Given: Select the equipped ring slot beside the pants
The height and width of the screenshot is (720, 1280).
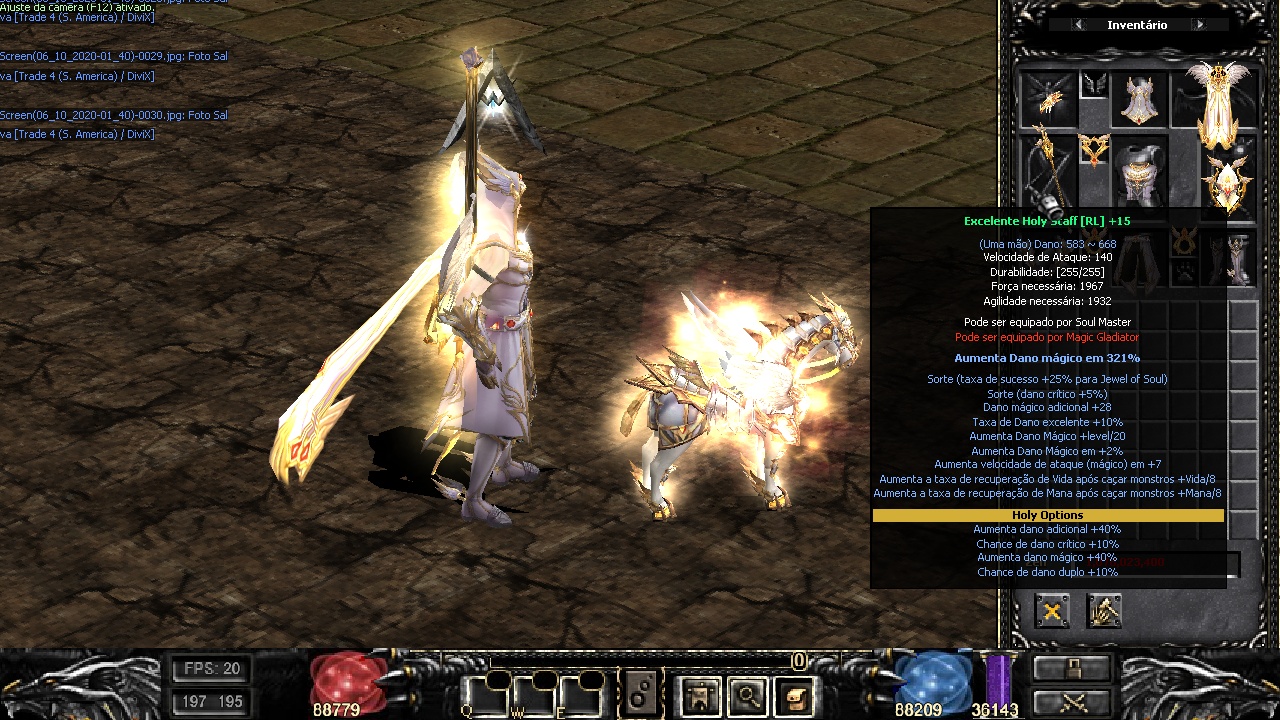Looking at the screenshot, I should [x=1185, y=240].
